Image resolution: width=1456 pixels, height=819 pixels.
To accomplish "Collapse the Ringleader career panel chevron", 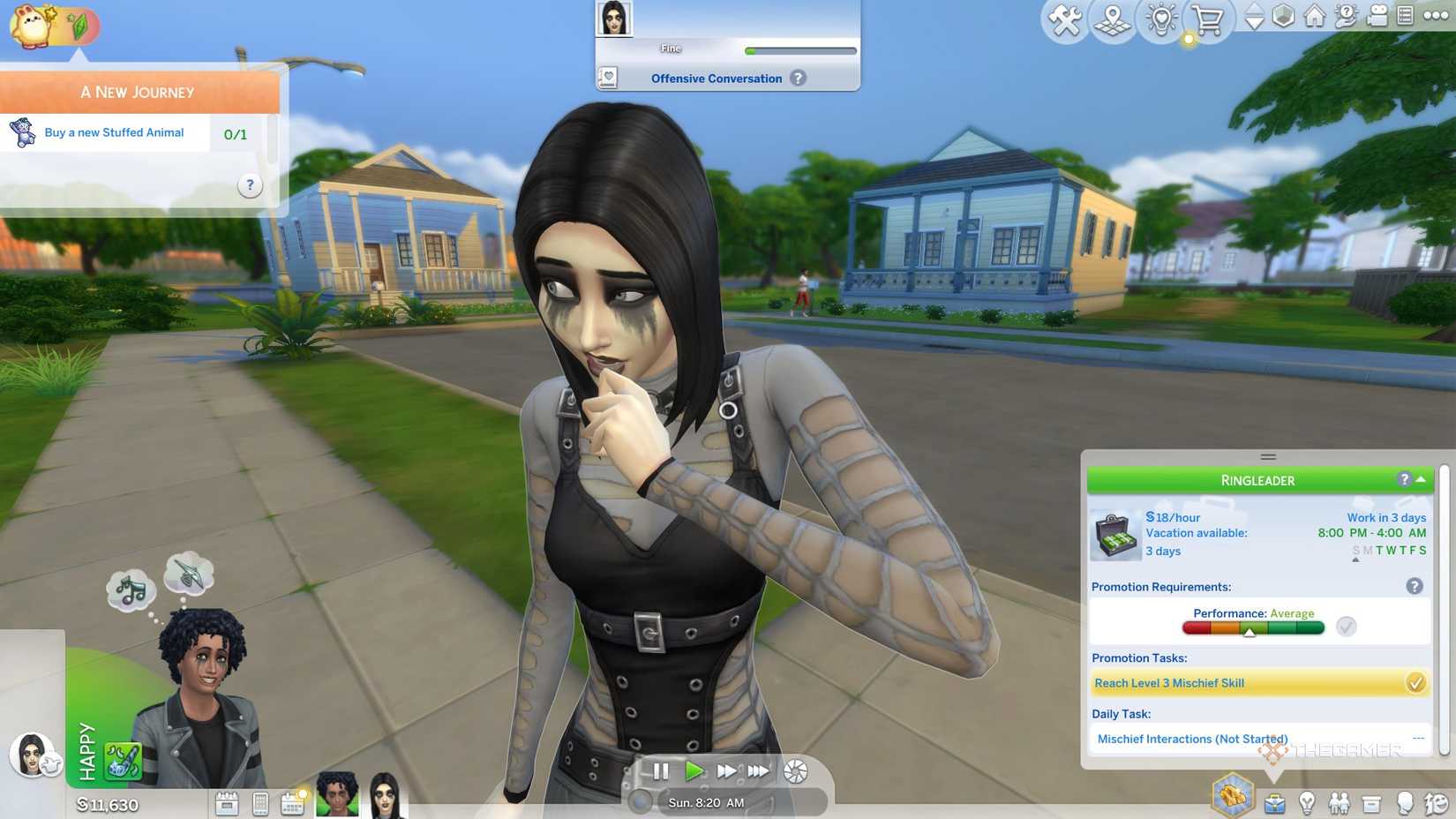I will pyautogui.click(x=1422, y=479).
